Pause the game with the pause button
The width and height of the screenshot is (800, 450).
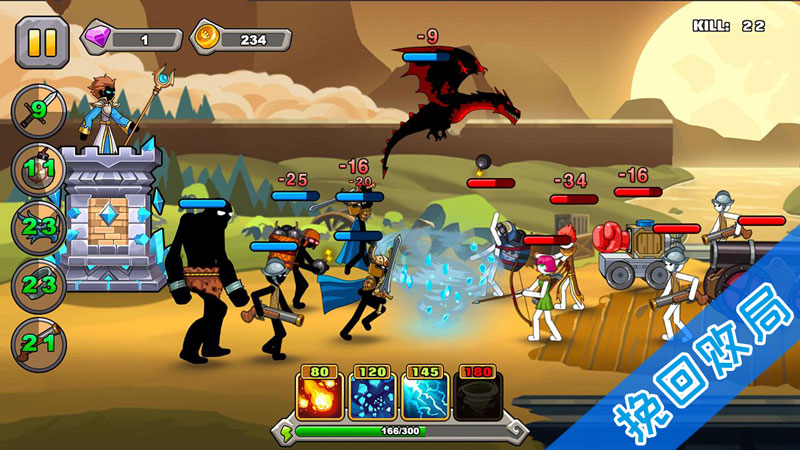click(x=42, y=42)
